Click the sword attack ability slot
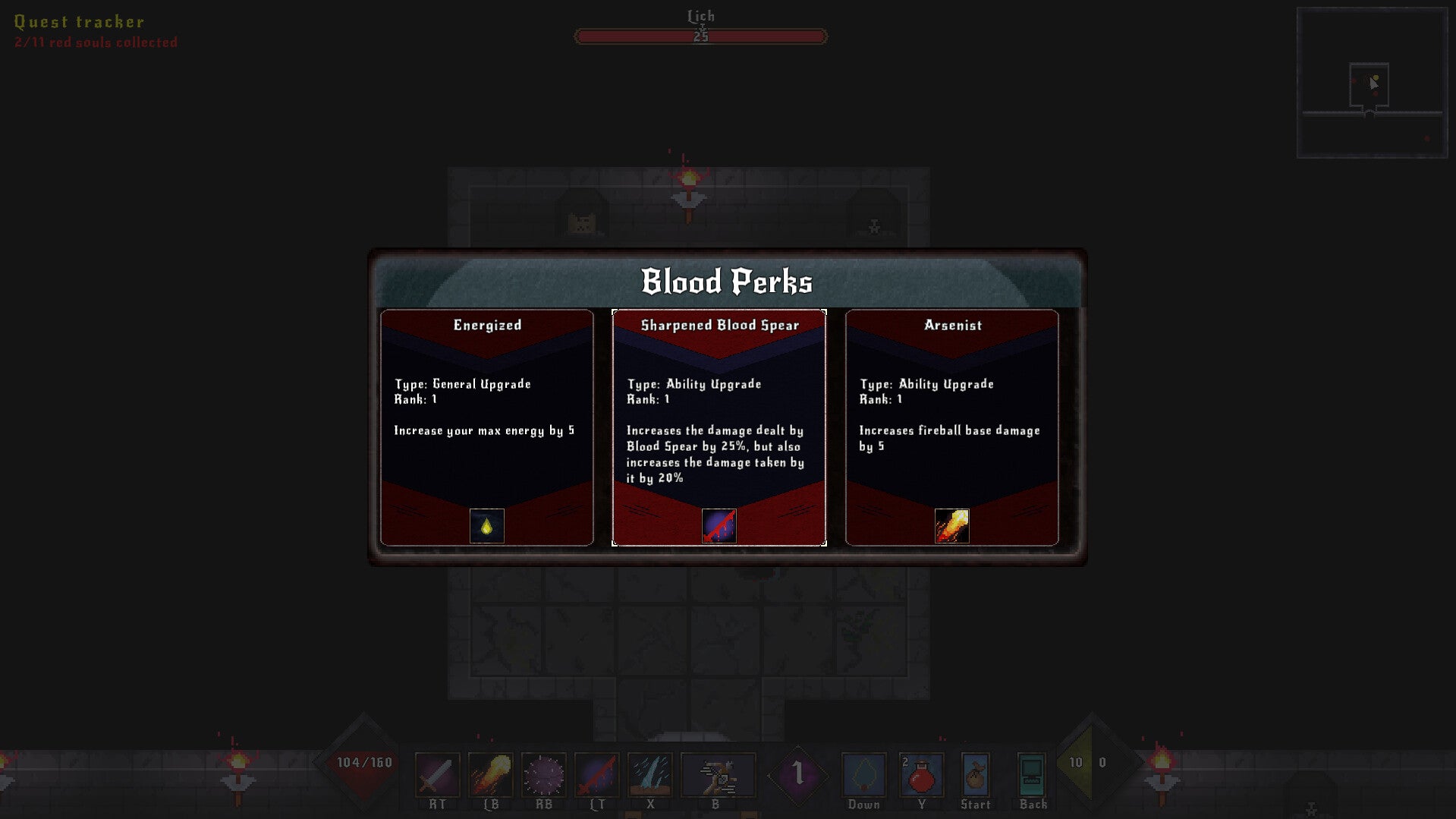Viewport: 1456px width, 819px height. 438,775
